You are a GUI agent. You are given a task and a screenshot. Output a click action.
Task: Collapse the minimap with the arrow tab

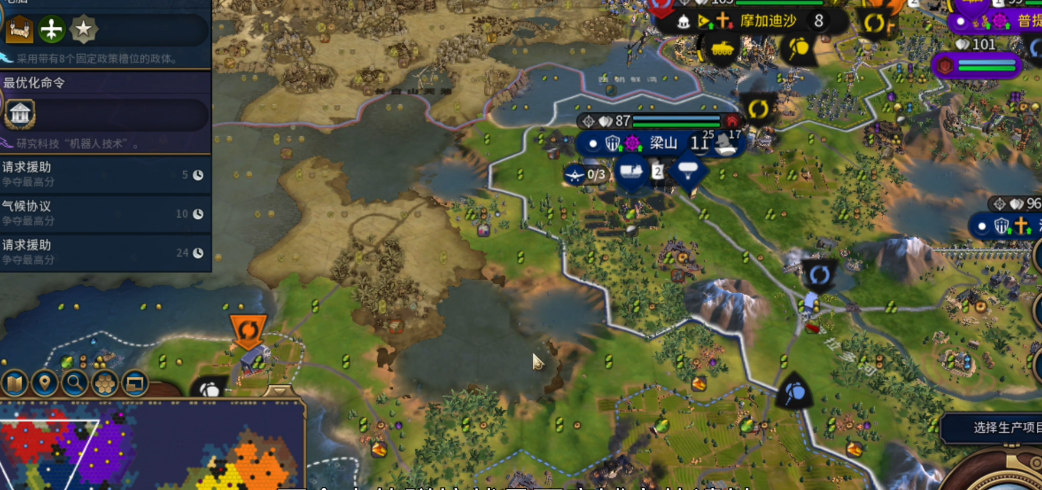coord(281,391)
